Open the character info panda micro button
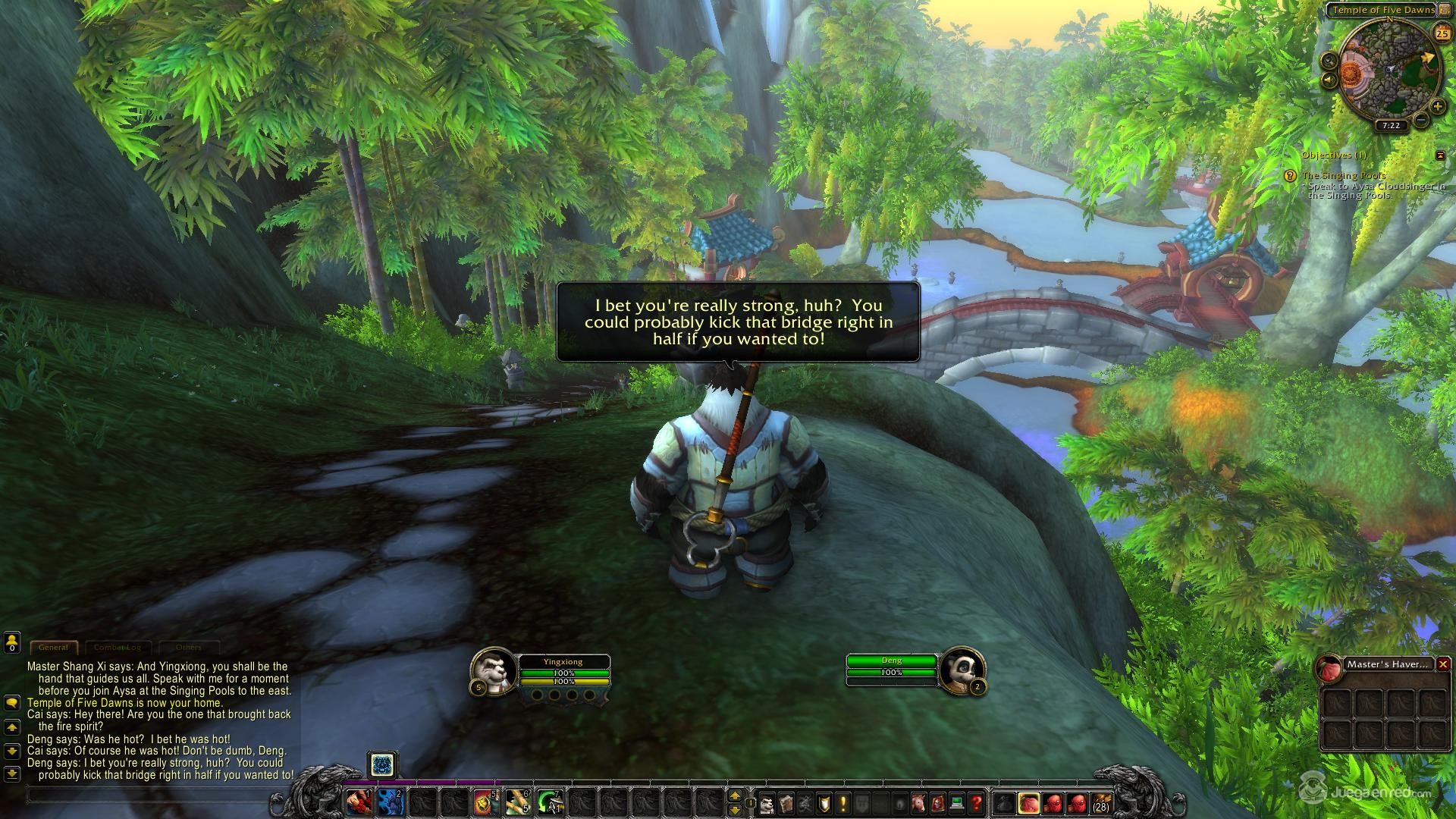This screenshot has width=1456, height=819. (767, 802)
